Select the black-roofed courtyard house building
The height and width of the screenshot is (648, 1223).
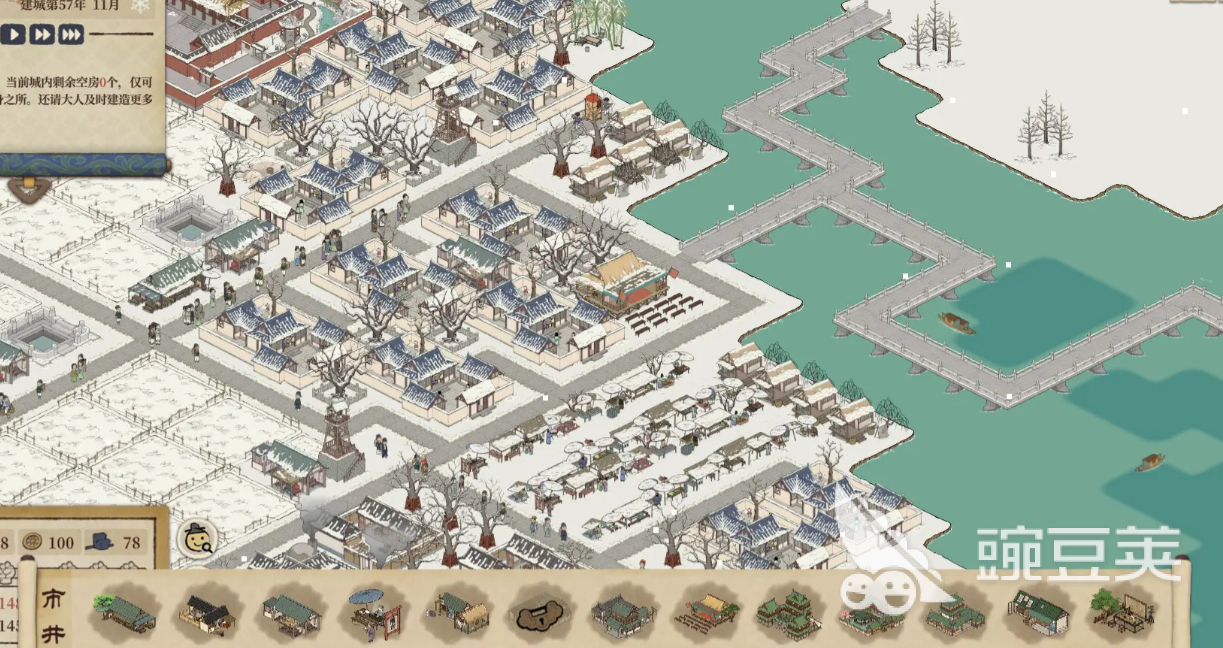[x=207, y=612]
